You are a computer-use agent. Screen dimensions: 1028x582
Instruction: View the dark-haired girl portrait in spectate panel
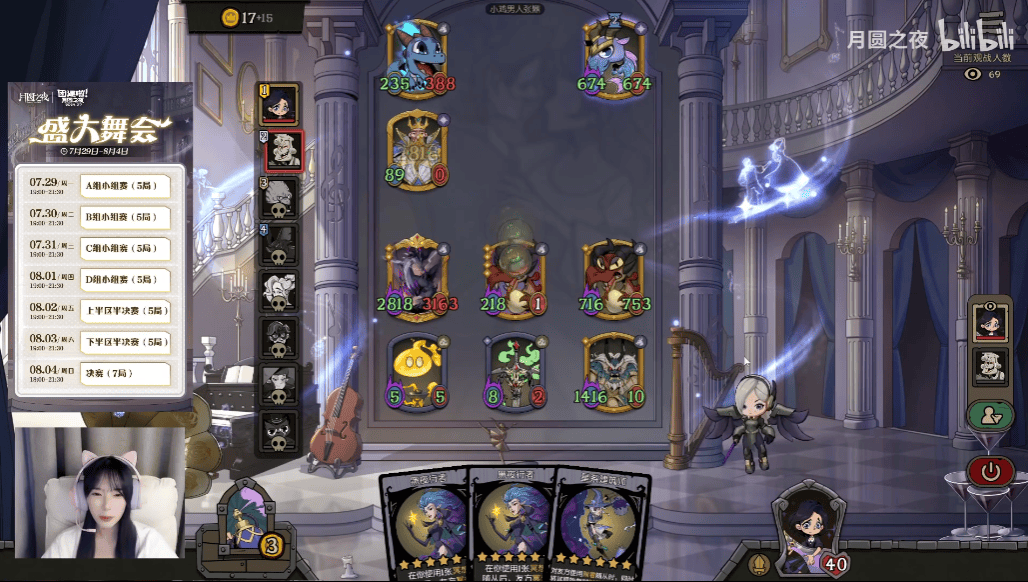pyautogui.click(x=990, y=322)
